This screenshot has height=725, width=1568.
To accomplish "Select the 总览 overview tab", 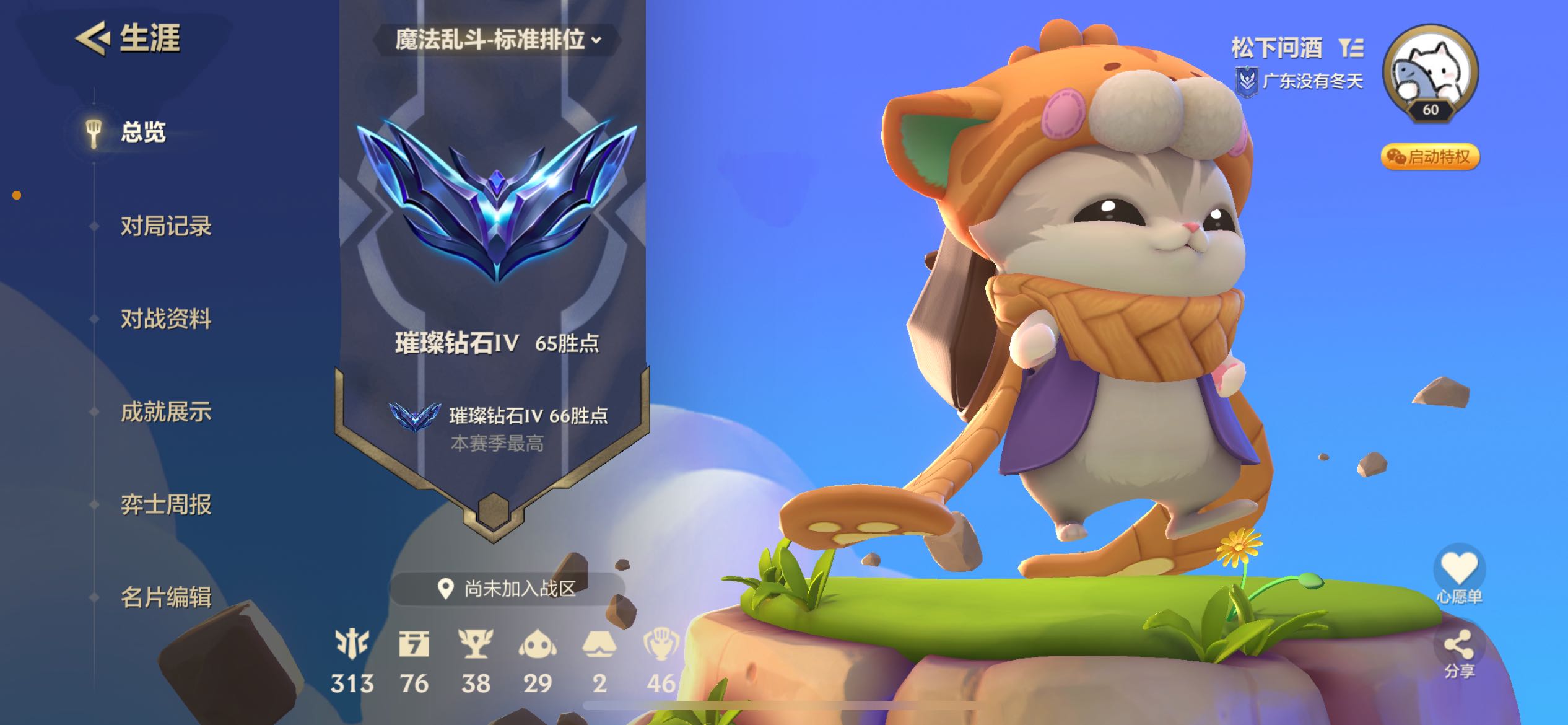I will 143,133.
